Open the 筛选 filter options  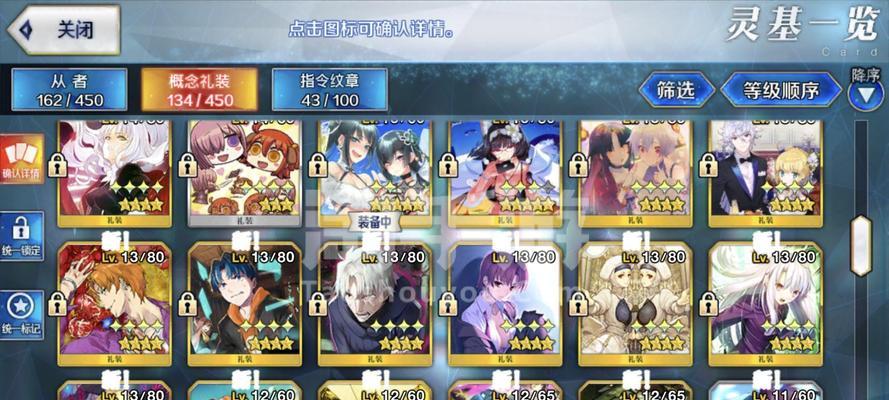[675, 90]
